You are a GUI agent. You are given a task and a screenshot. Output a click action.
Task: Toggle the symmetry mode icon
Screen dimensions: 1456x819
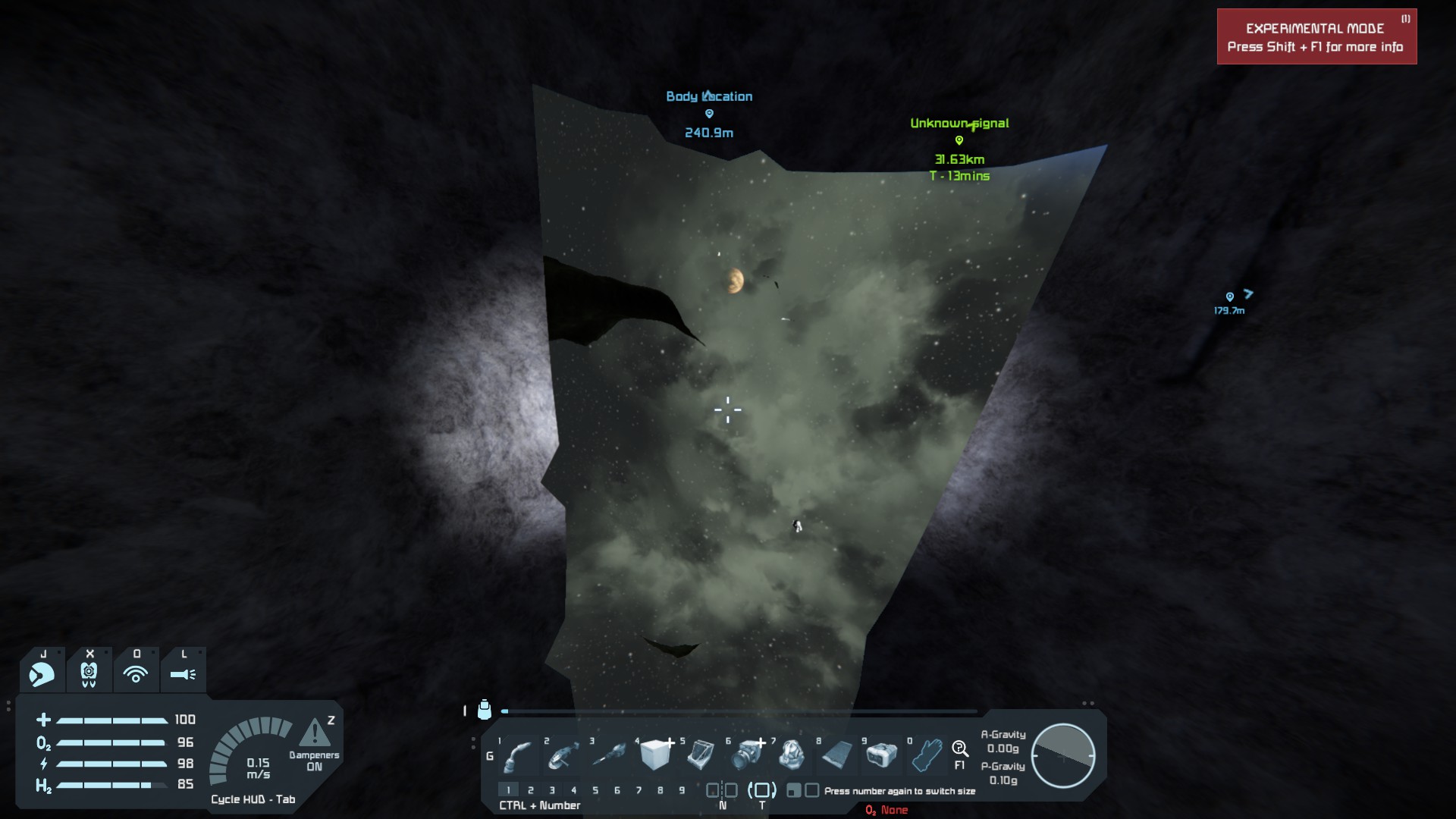(x=722, y=790)
